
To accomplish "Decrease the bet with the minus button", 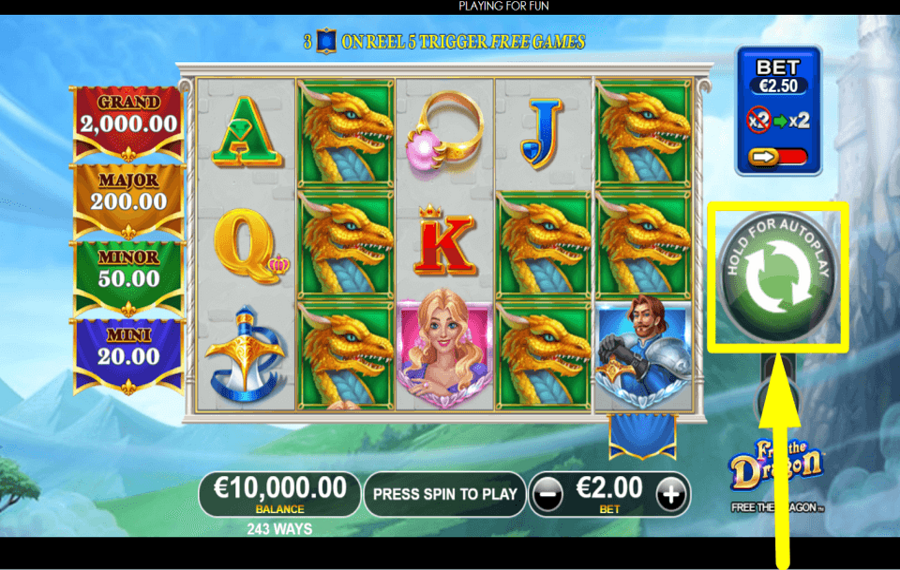I will coord(546,492).
